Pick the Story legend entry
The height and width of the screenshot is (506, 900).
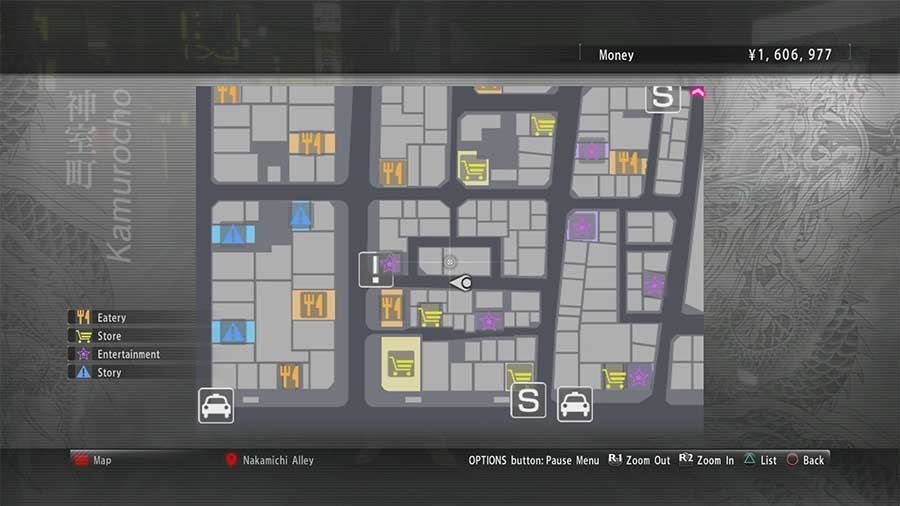pos(108,372)
